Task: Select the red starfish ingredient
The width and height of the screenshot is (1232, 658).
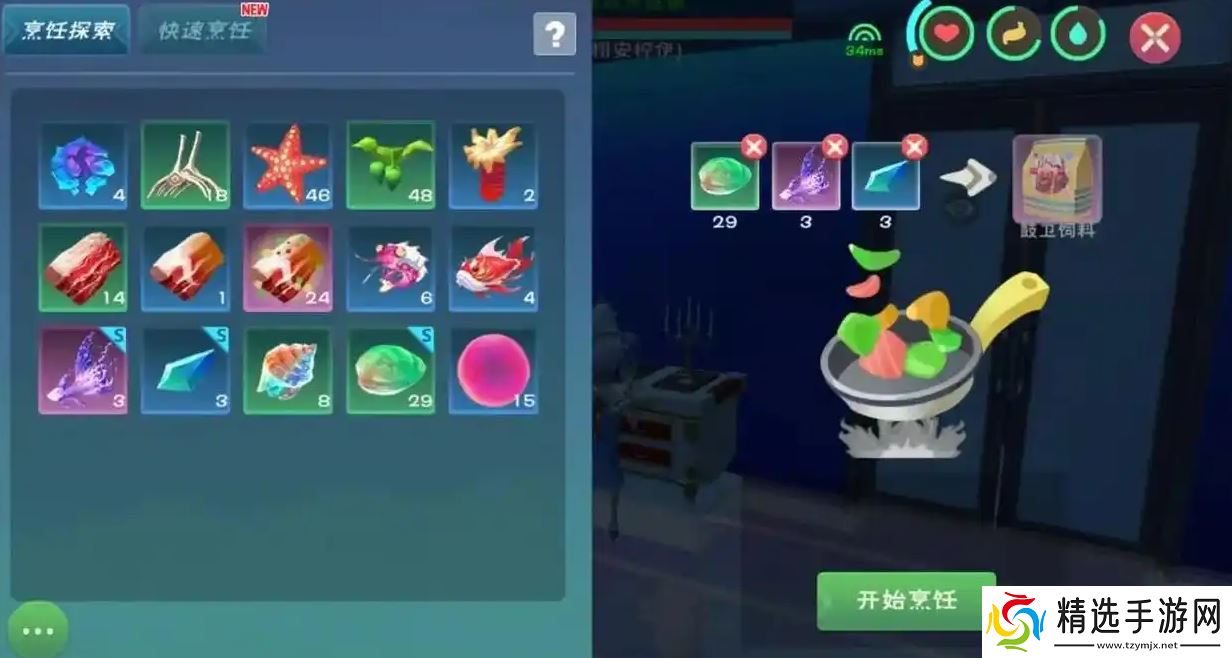Action: pos(288,165)
